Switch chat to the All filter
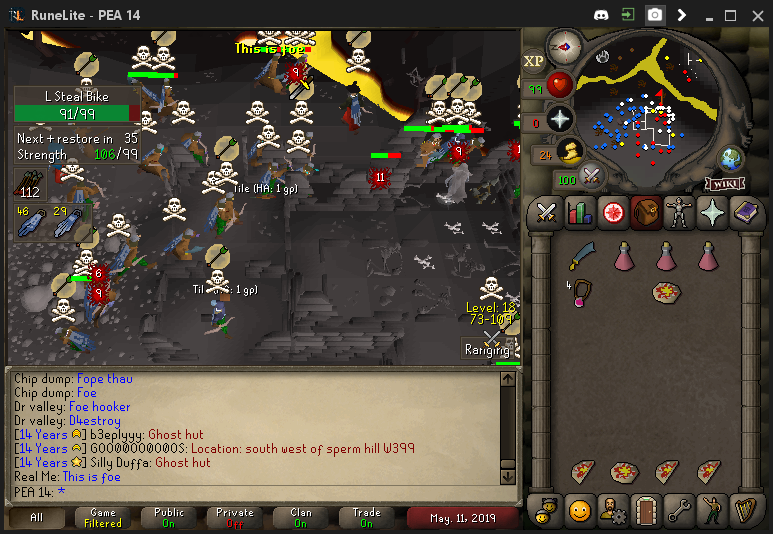The image size is (773, 534). (36, 518)
